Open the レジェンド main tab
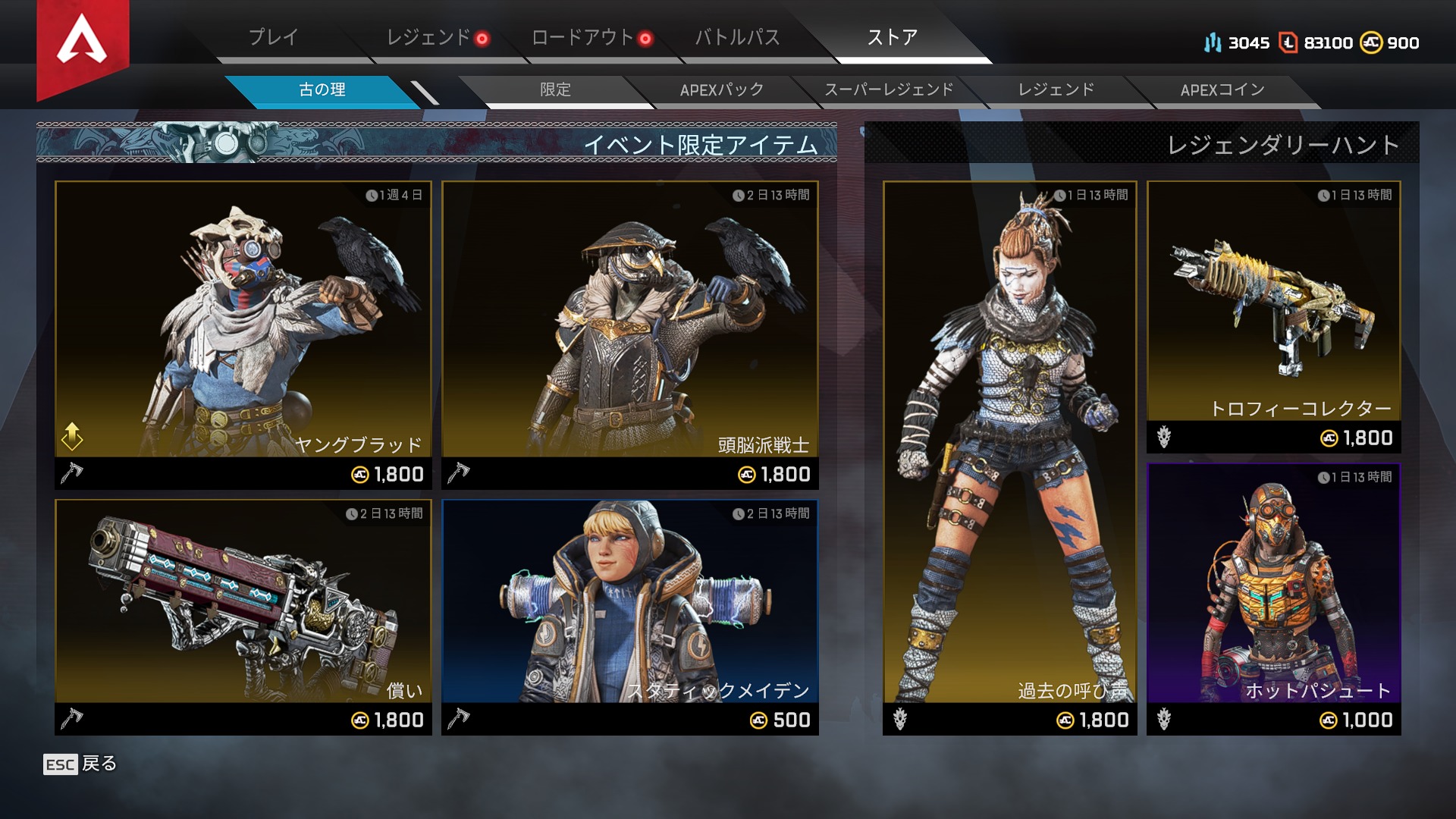Screen dimensions: 1456x819 point(429,37)
